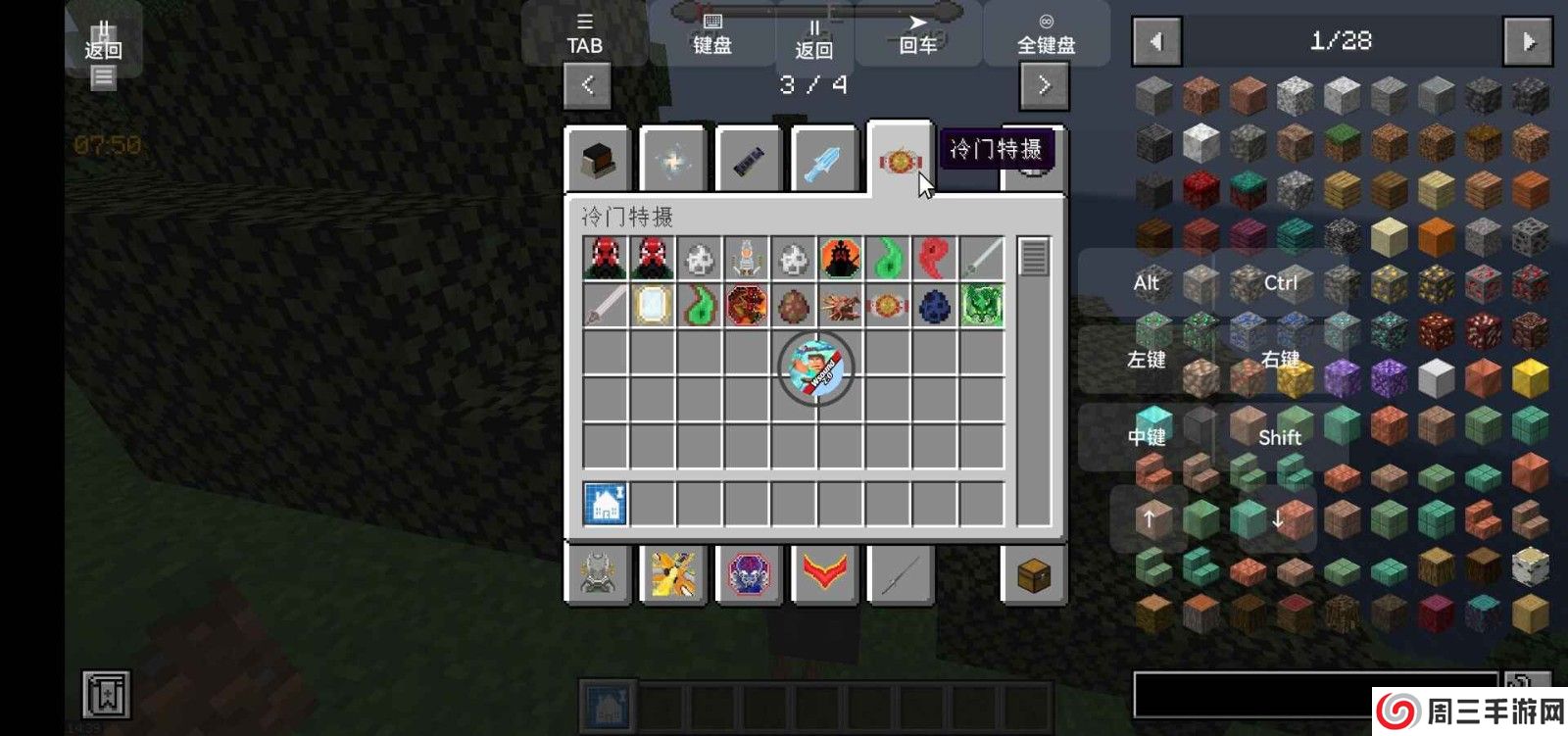The image size is (1568, 736).
Task: Show the 全键盘 full keyboard
Action: 1046,34
